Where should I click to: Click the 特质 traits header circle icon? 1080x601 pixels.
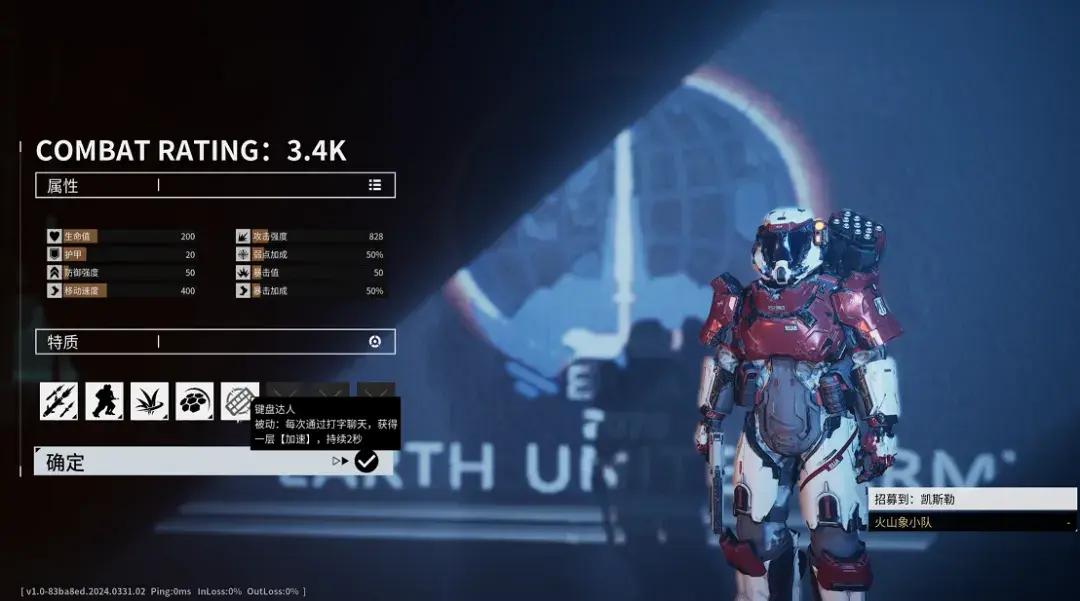coord(375,342)
